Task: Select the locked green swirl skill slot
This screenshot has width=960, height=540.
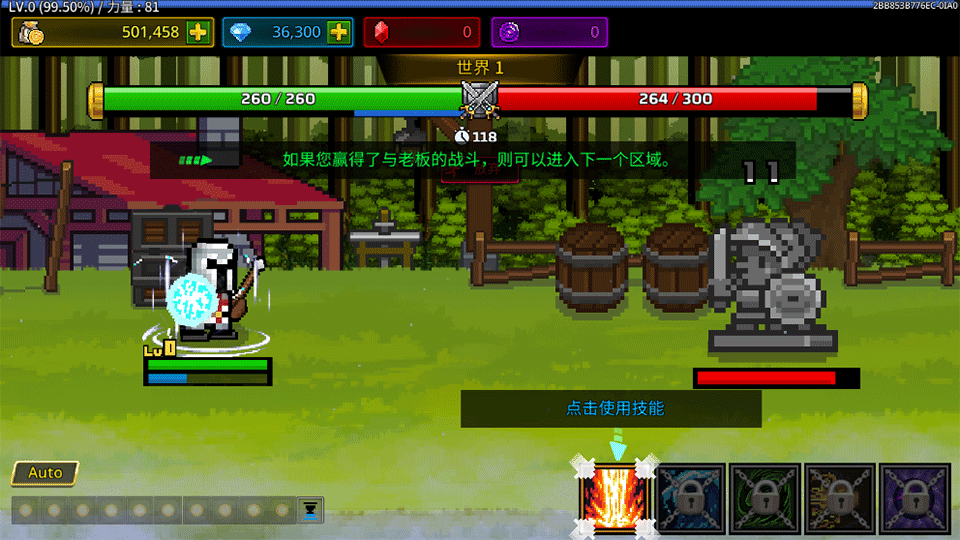Action: (765, 498)
